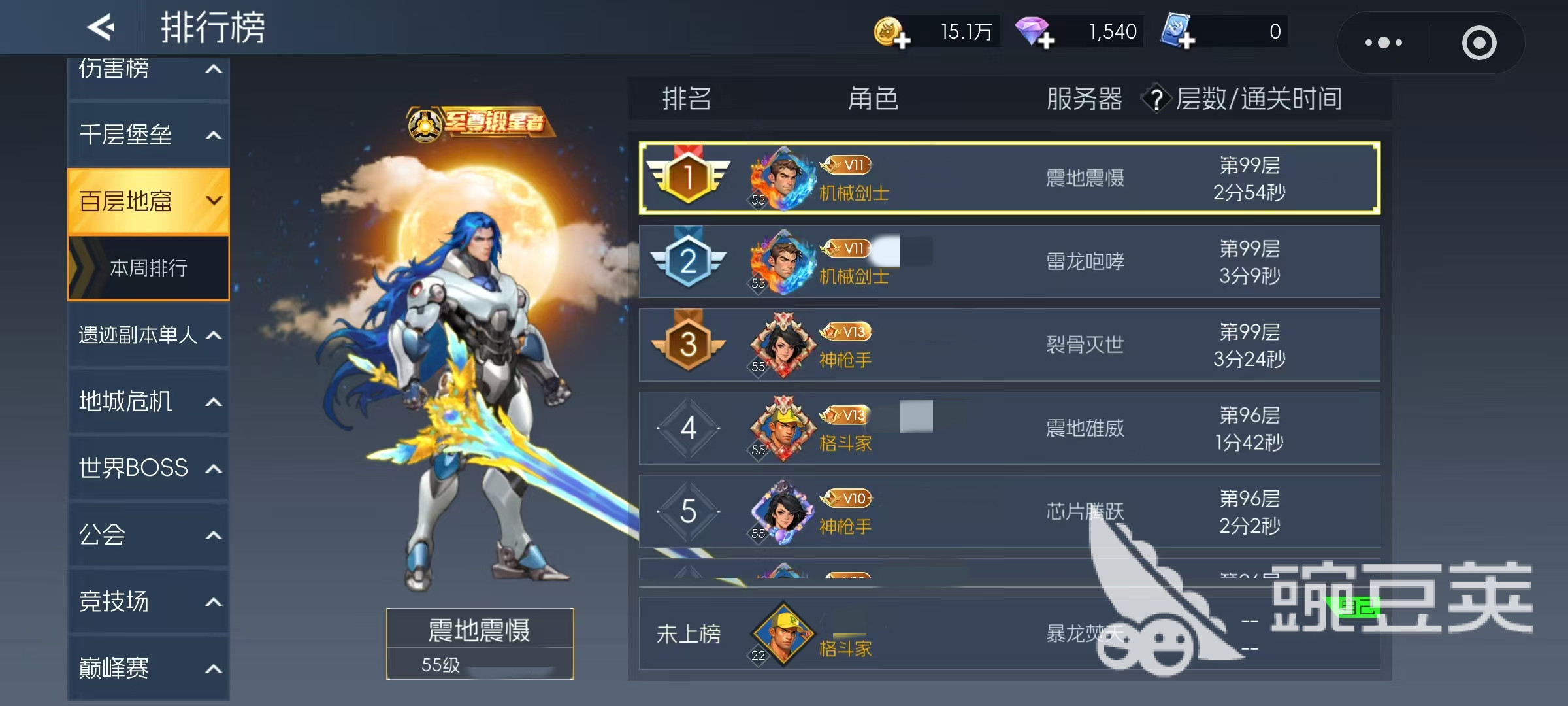Viewport: 1568px width, 706px height.
Task: Expand the 世界BOSS section
Action: [x=148, y=467]
